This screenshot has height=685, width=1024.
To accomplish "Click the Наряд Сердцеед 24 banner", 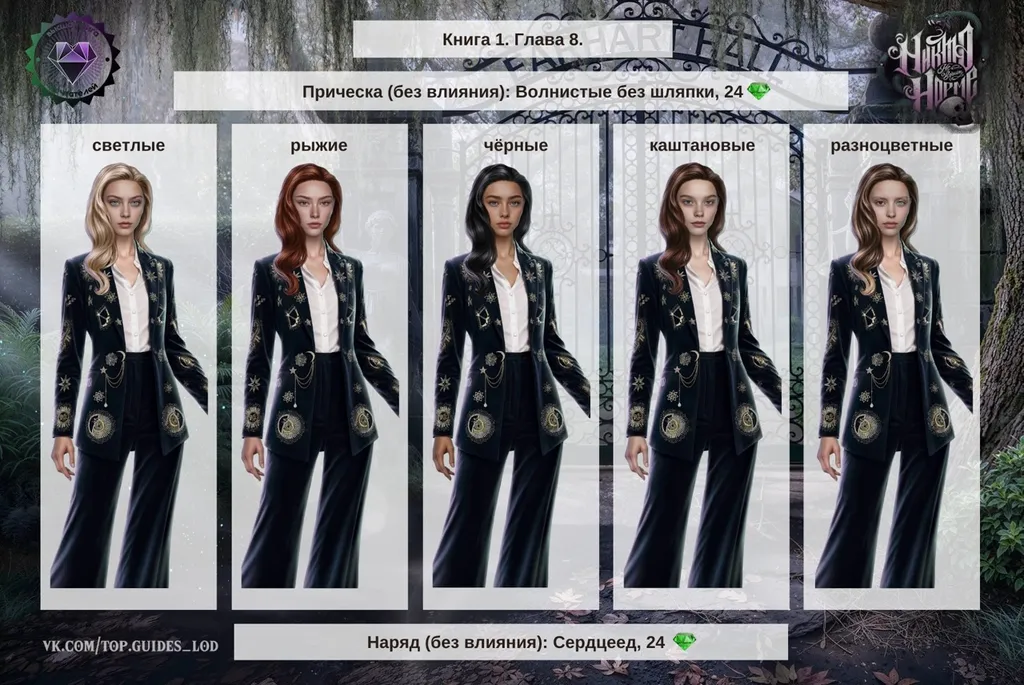I will [510, 642].
